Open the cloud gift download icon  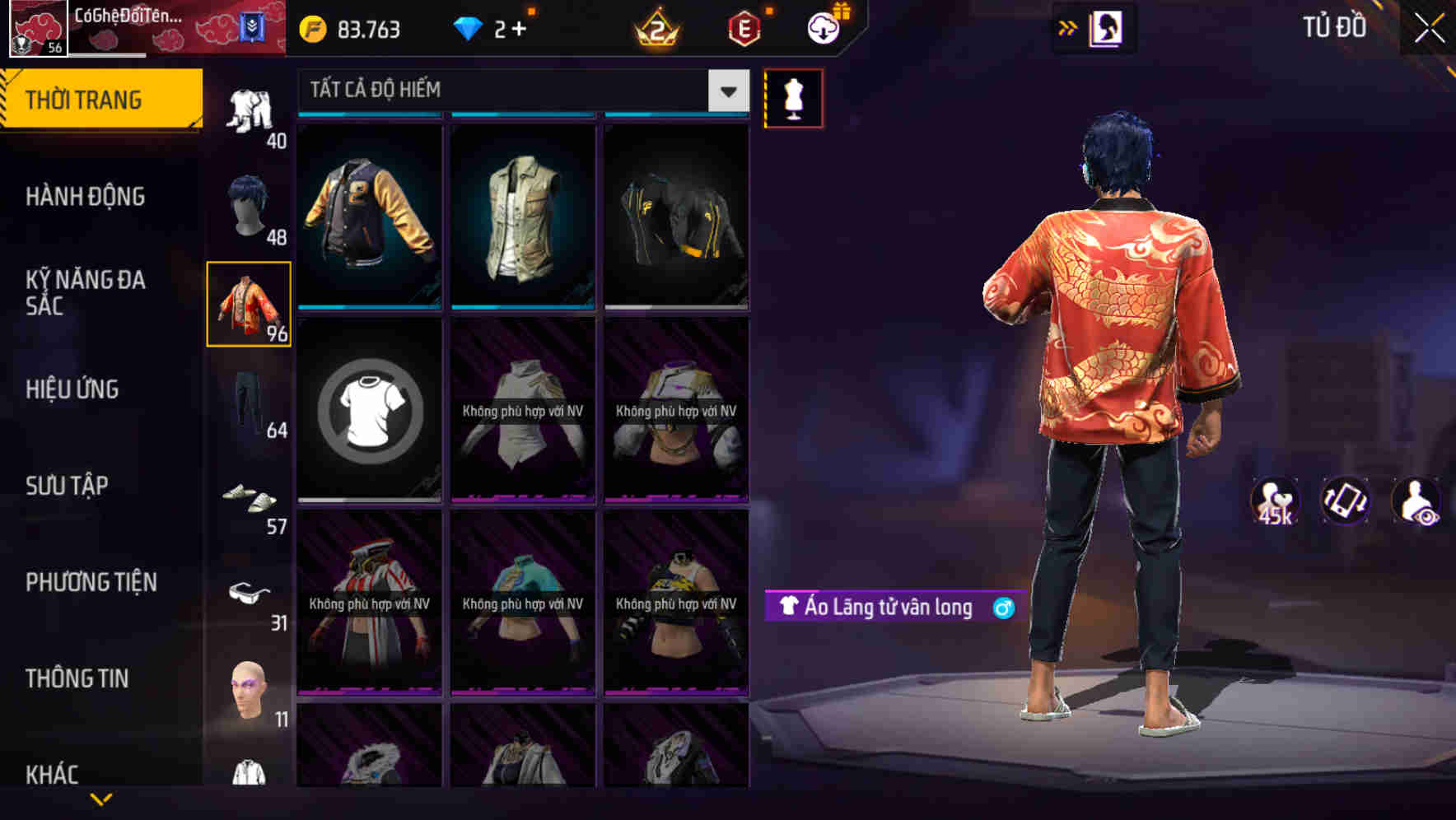pos(823,27)
